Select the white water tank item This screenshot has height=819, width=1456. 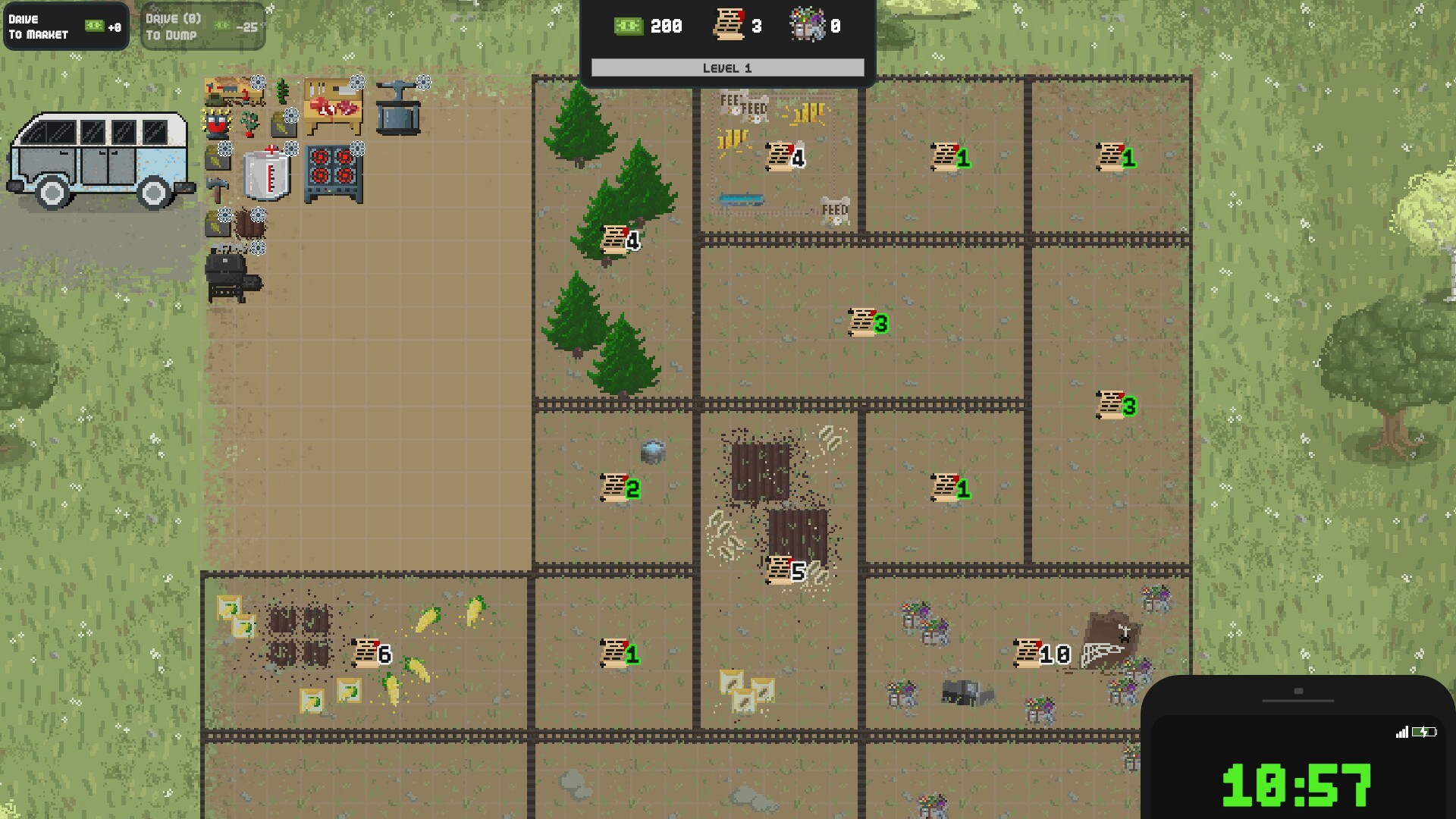pos(268,174)
